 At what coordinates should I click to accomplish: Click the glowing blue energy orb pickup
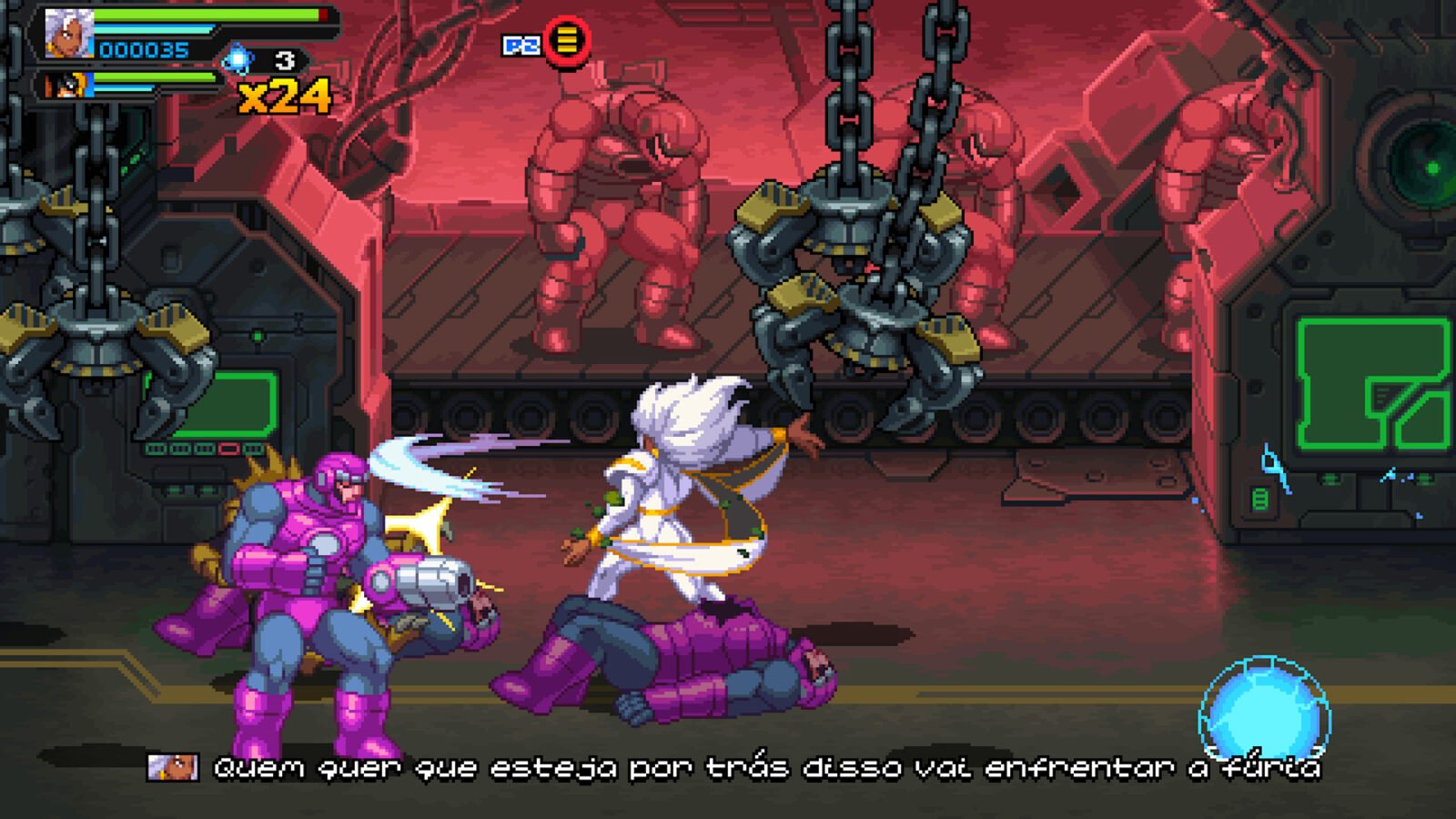pyautogui.click(x=1263, y=705)
